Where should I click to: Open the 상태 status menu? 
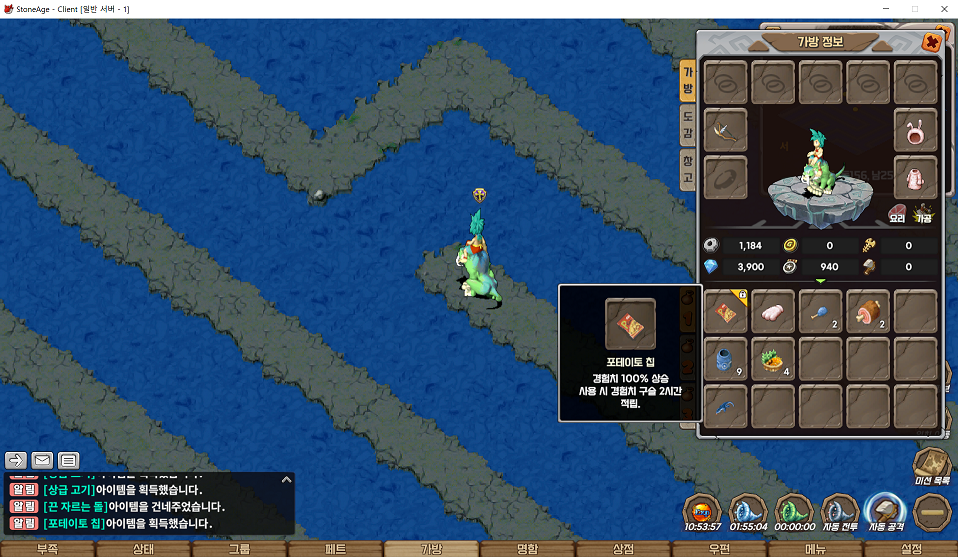click(x=143, y=549)
